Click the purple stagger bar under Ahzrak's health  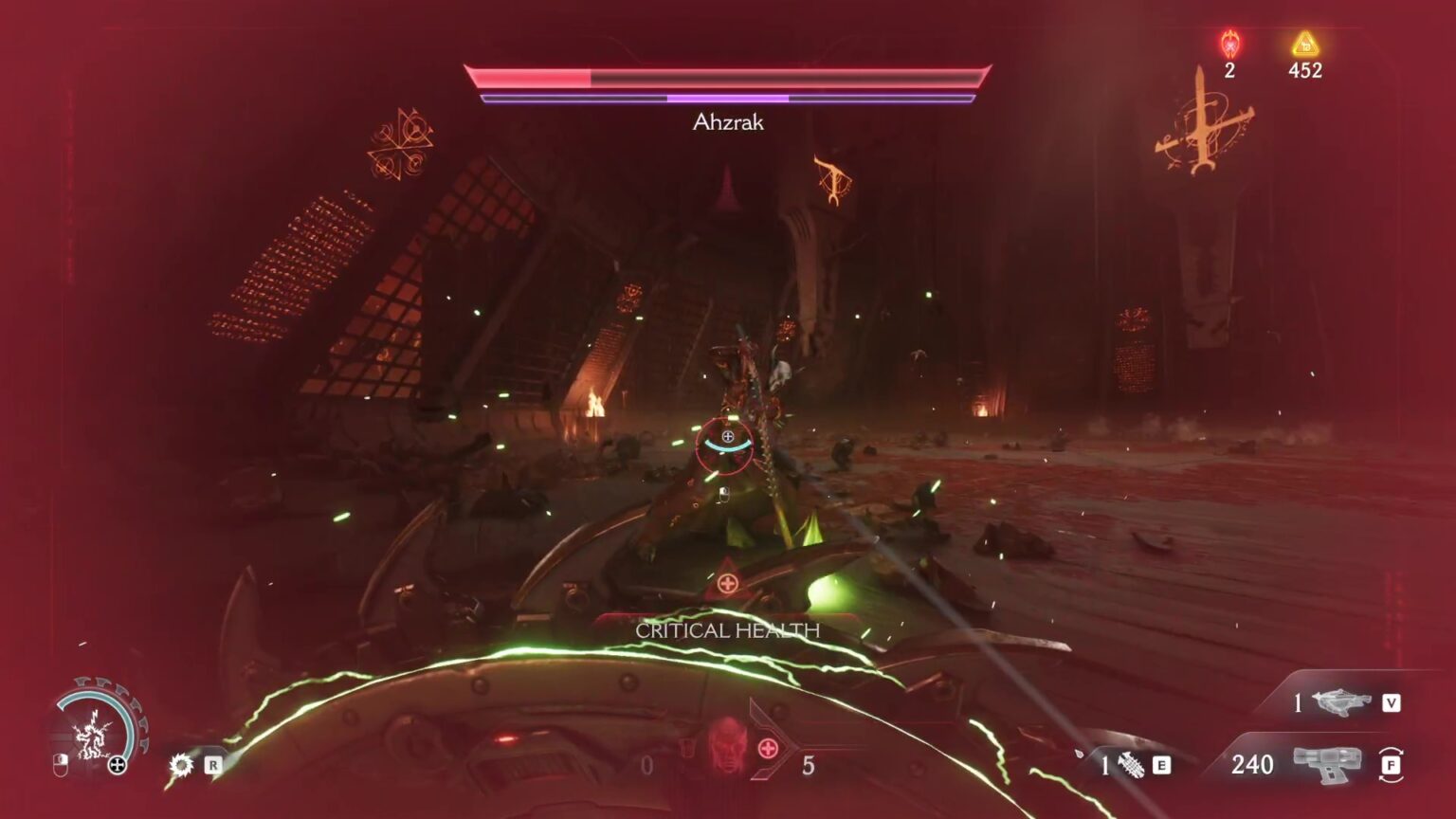[728, 97]
